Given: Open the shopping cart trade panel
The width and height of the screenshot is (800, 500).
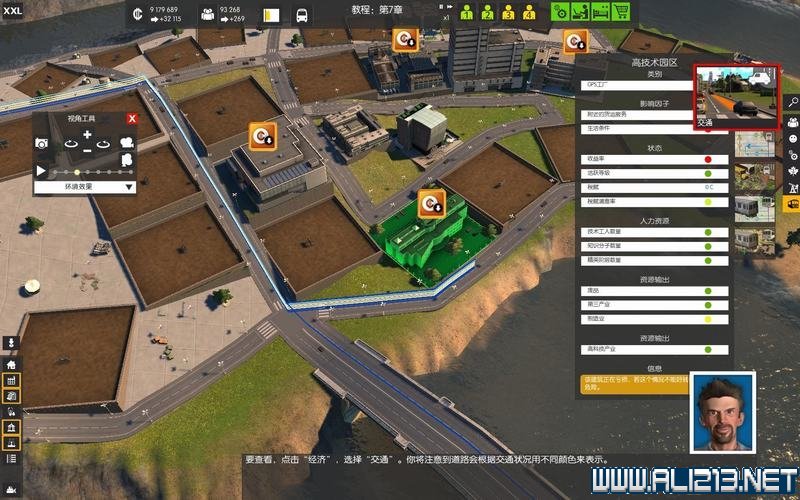Looking at the screenshot, I should click(622, 12).
